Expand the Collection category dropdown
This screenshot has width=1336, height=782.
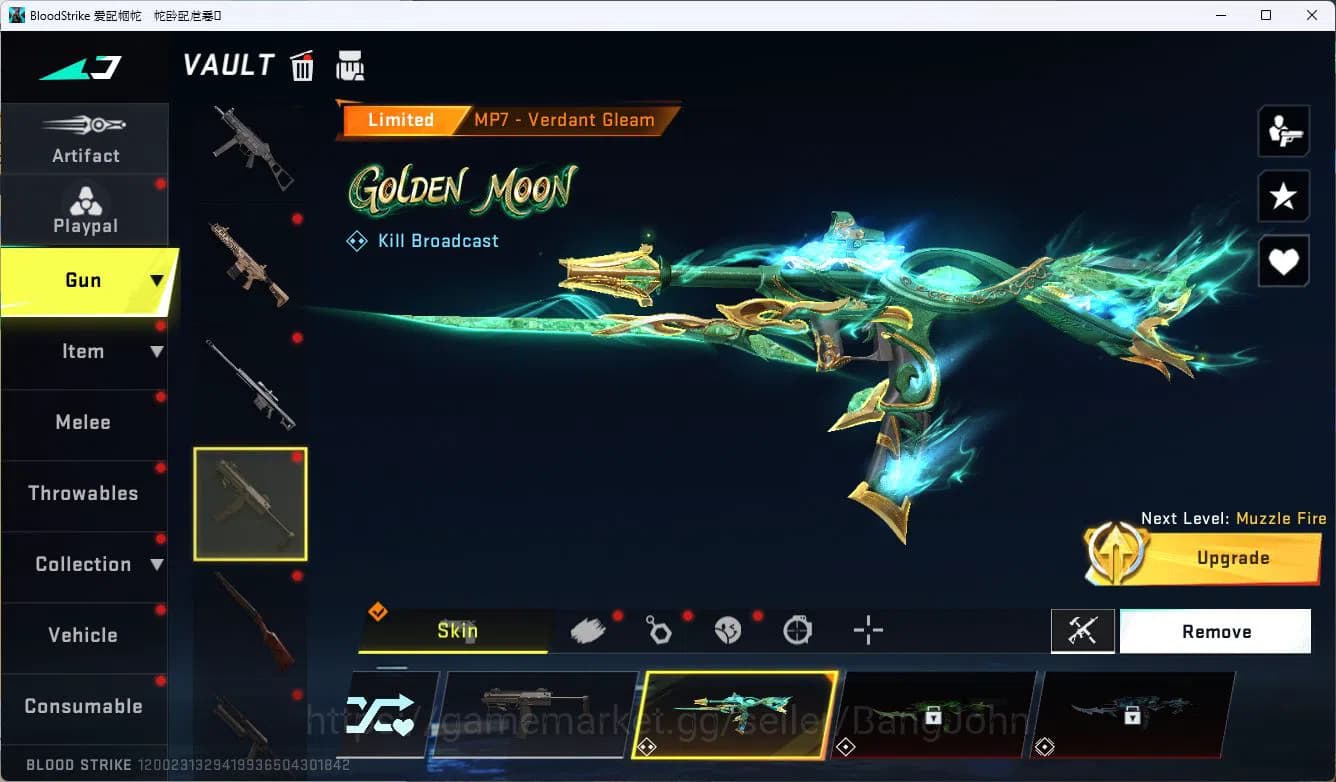point(157,565)
